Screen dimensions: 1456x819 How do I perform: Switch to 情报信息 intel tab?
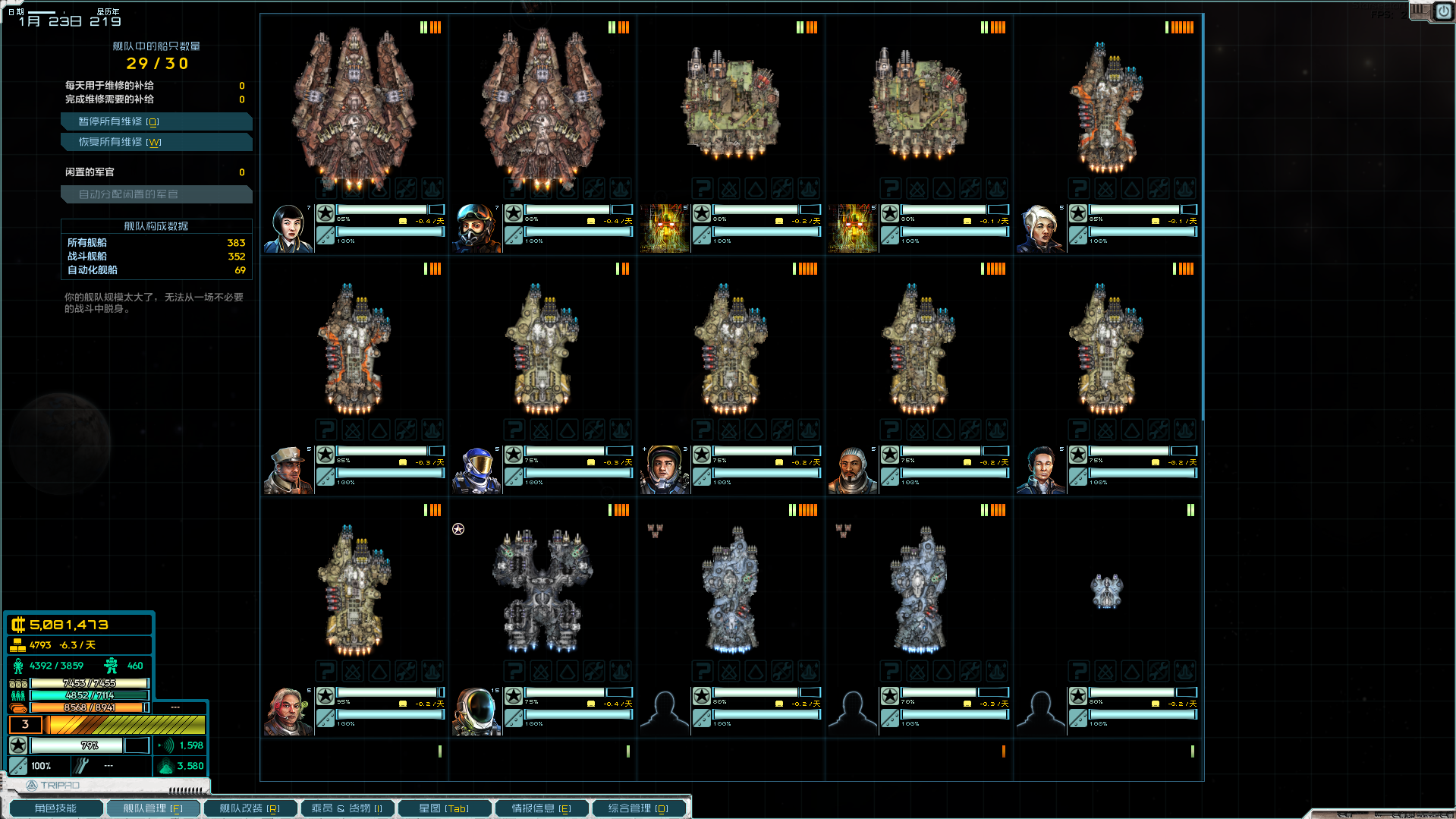[x=541, y=808]
